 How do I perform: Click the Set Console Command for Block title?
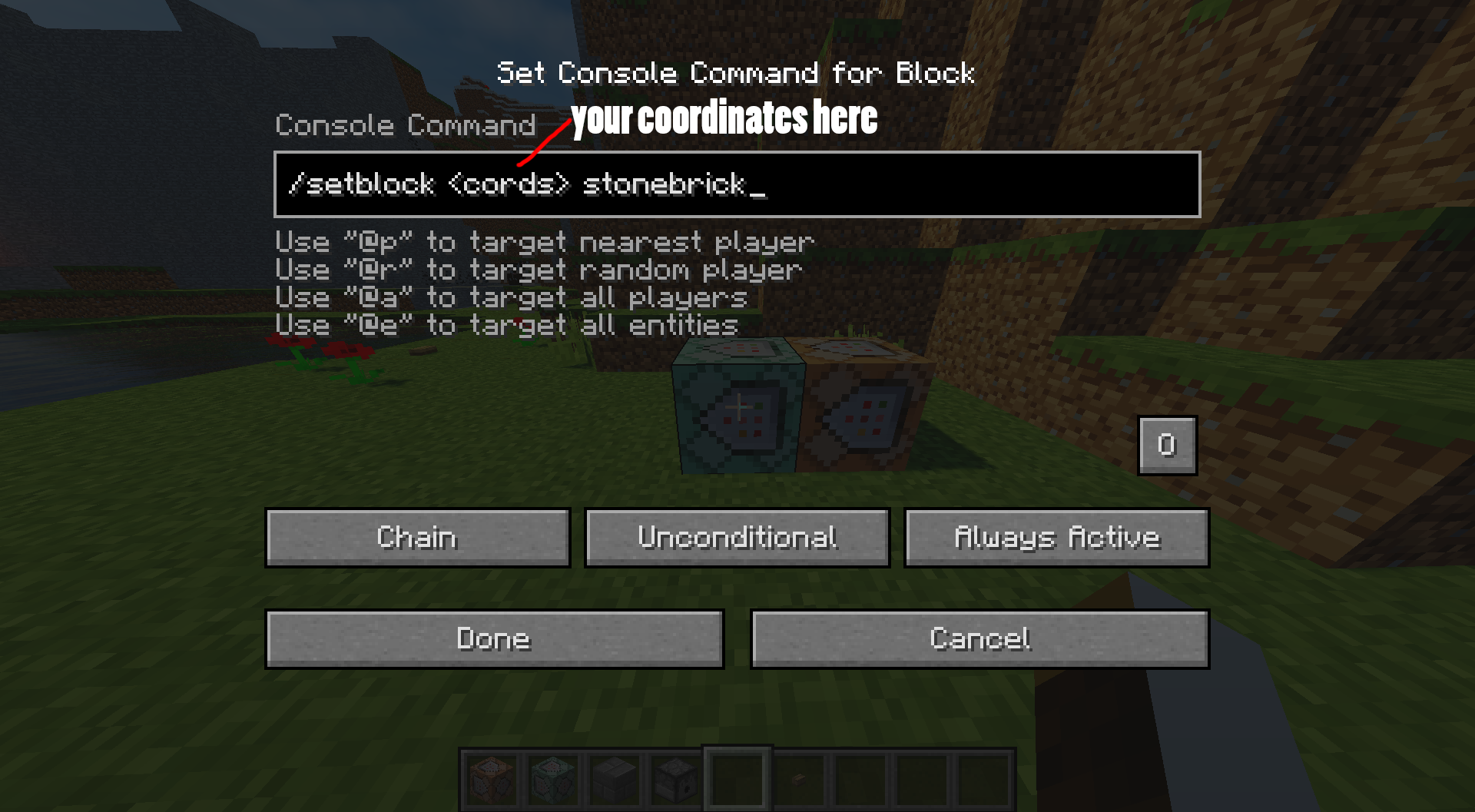point(736,73)
